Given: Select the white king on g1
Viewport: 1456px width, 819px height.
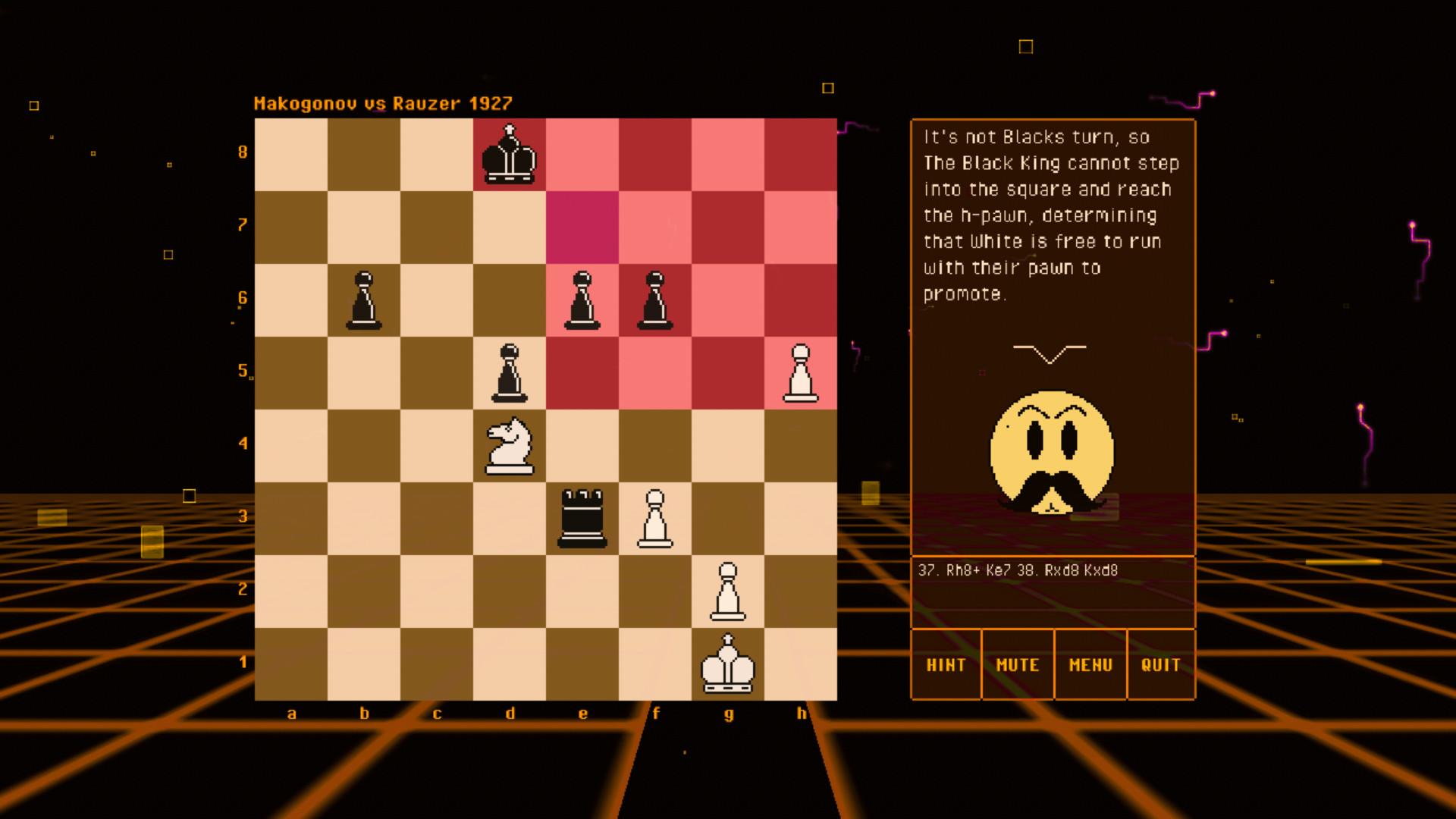Looking at the screenshot, I should pos(727,663).
